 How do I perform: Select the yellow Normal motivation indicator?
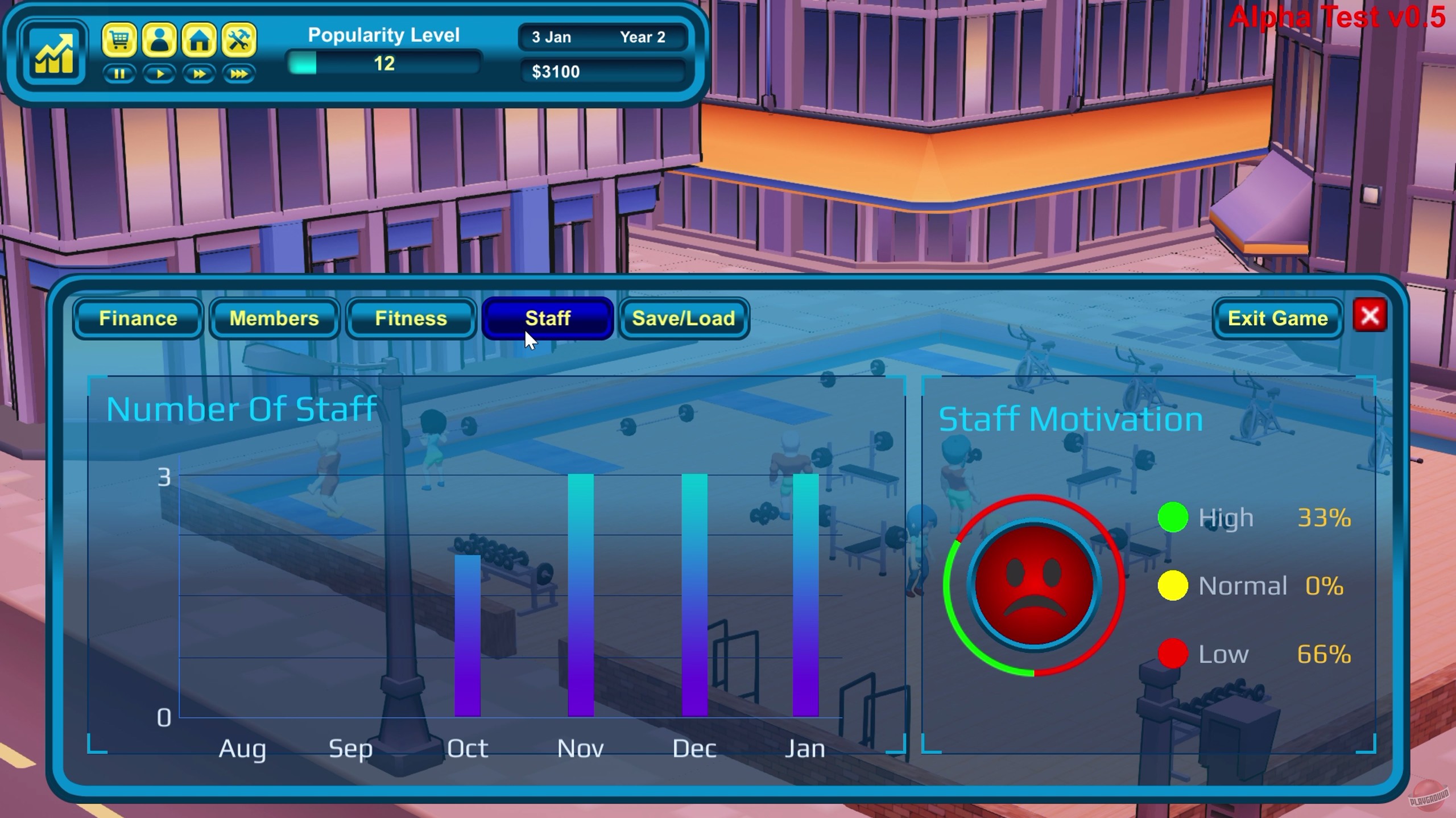click(x=1174, y=585)
